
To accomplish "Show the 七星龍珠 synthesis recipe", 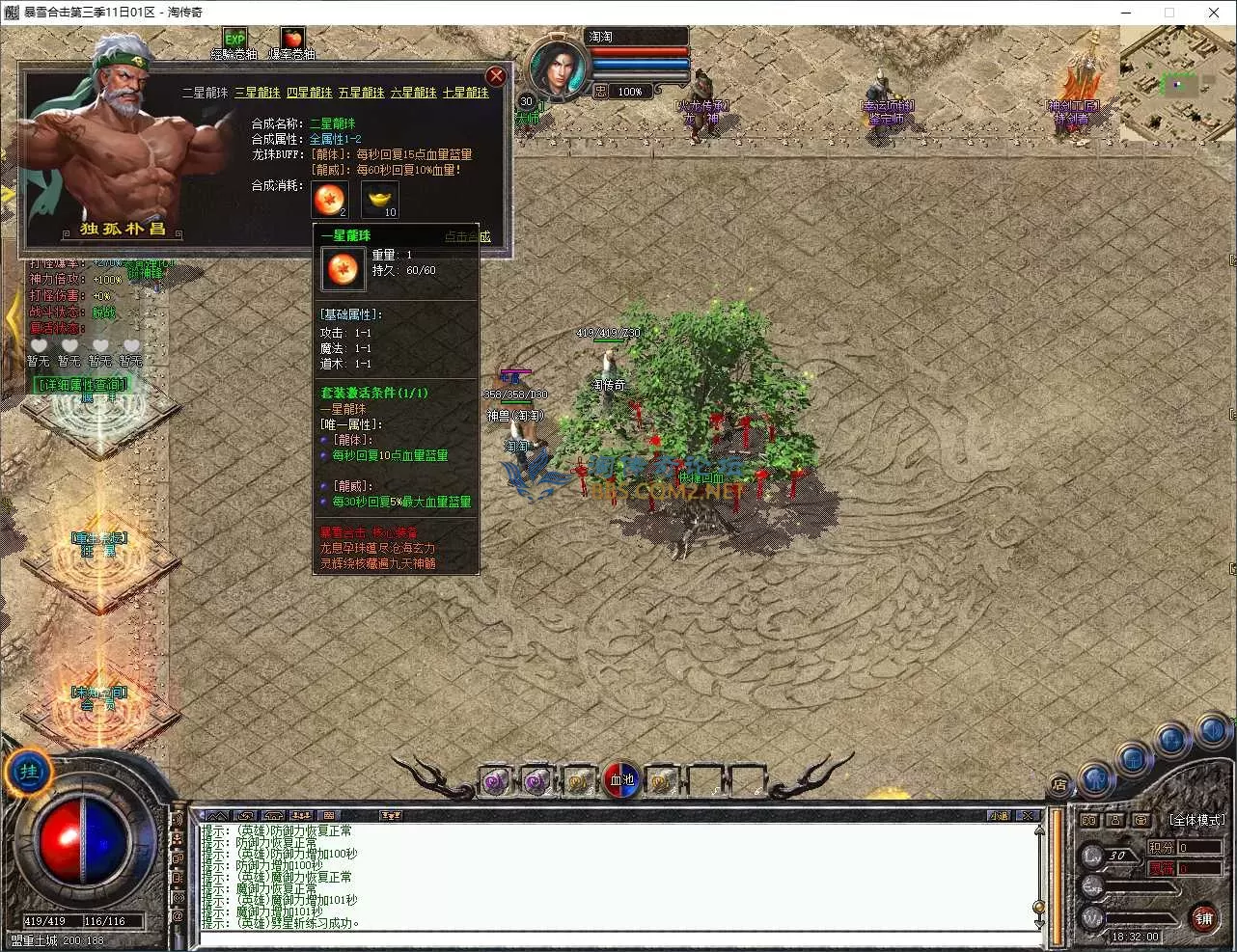I will 465,93.
